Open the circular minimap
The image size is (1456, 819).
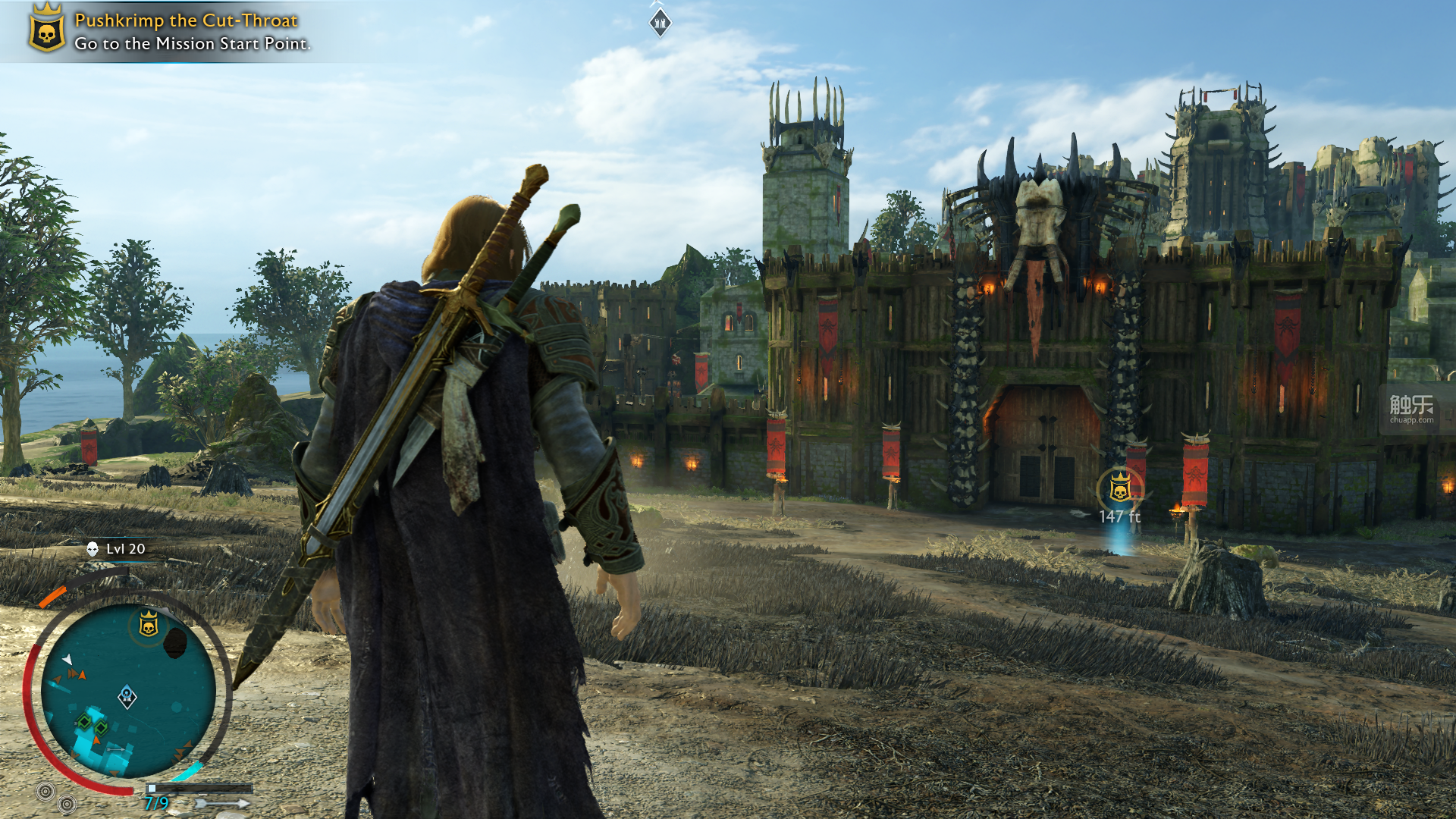(129, 690)
